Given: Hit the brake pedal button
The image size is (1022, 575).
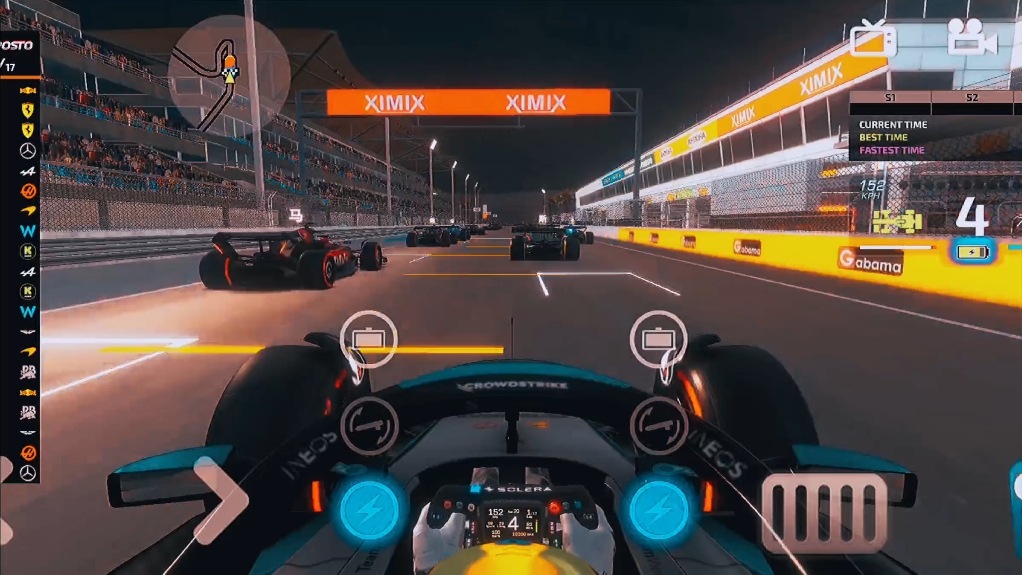Looking at the screenshot, I should (826, 513).
